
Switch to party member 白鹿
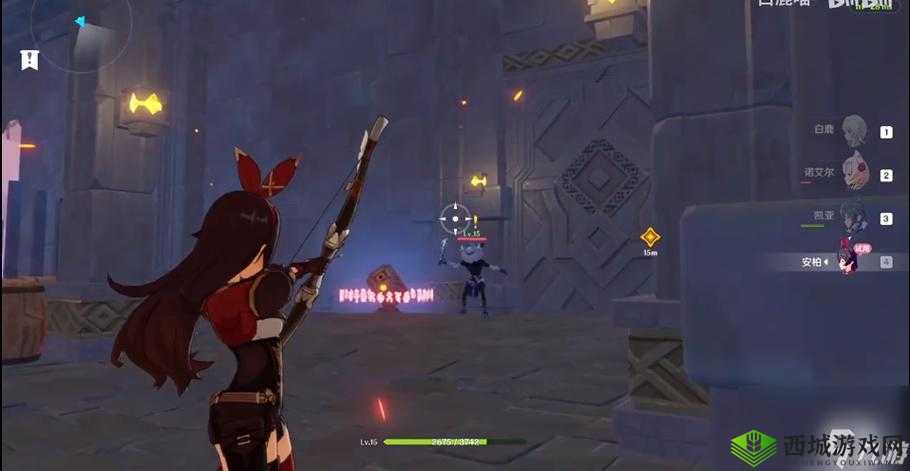tap(853, 130)
